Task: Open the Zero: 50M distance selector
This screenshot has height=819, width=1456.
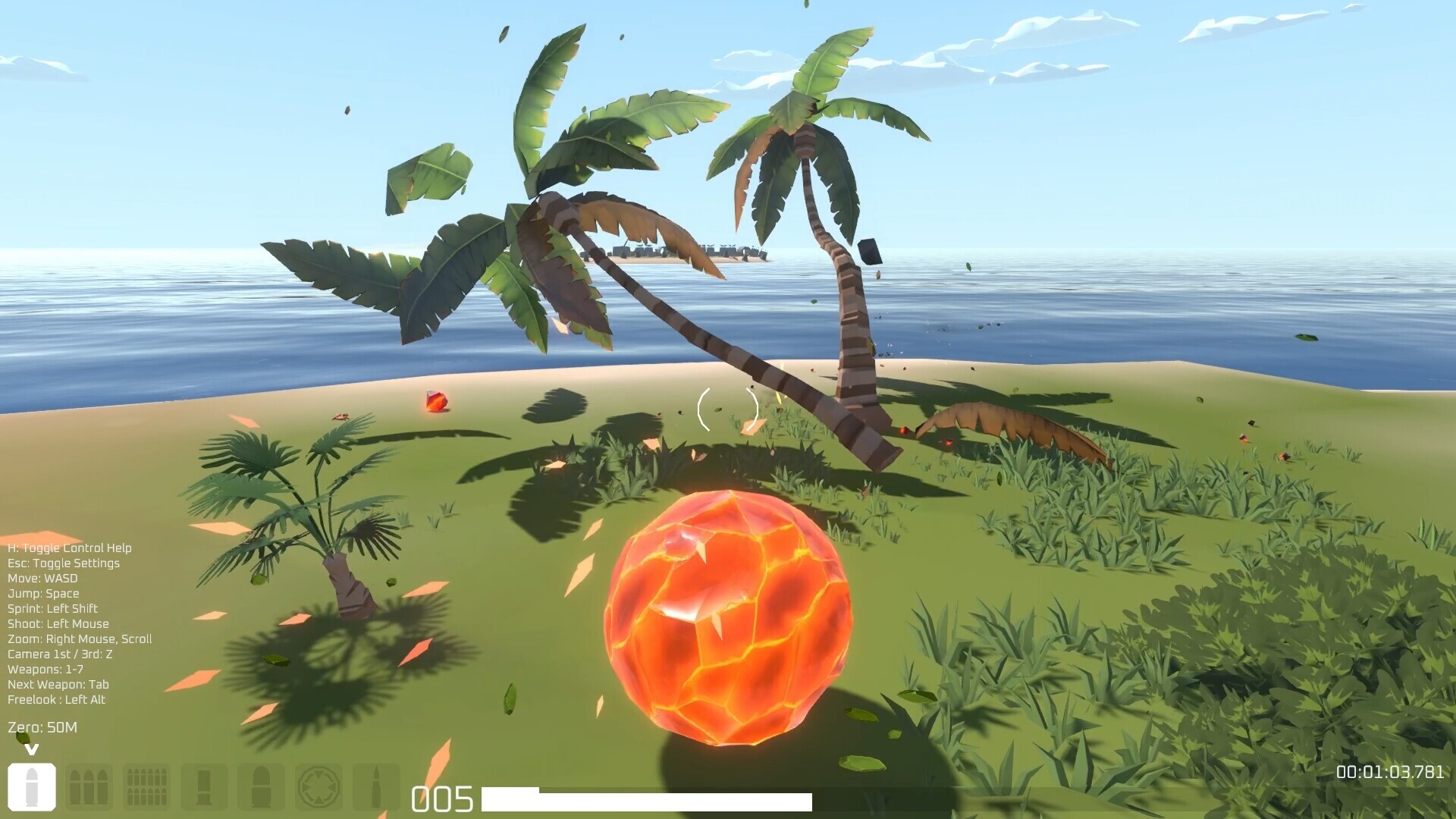Action: coord(43,726)
